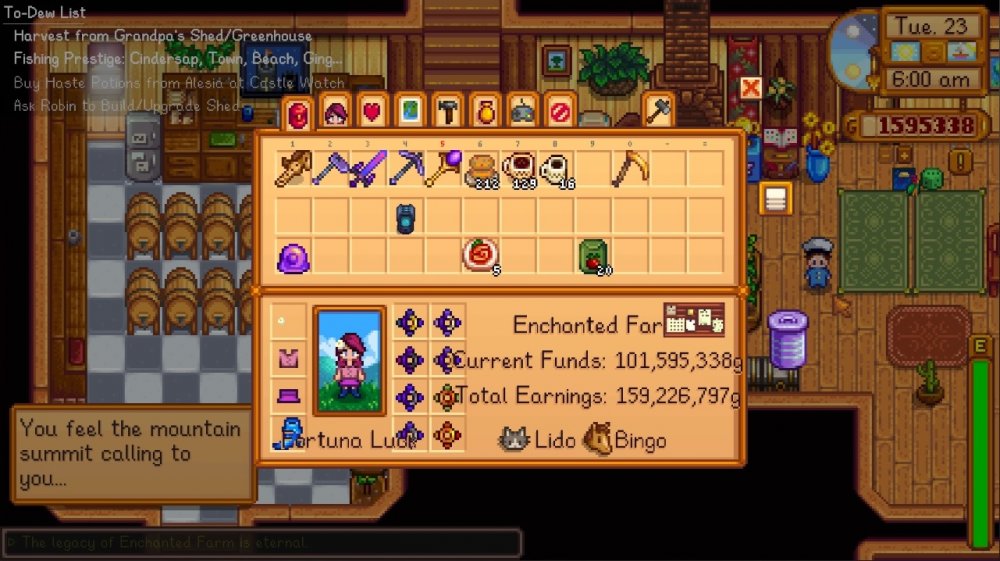
Task: Switch to the Collections tab with the vase
Action: [x=484, y=112]
